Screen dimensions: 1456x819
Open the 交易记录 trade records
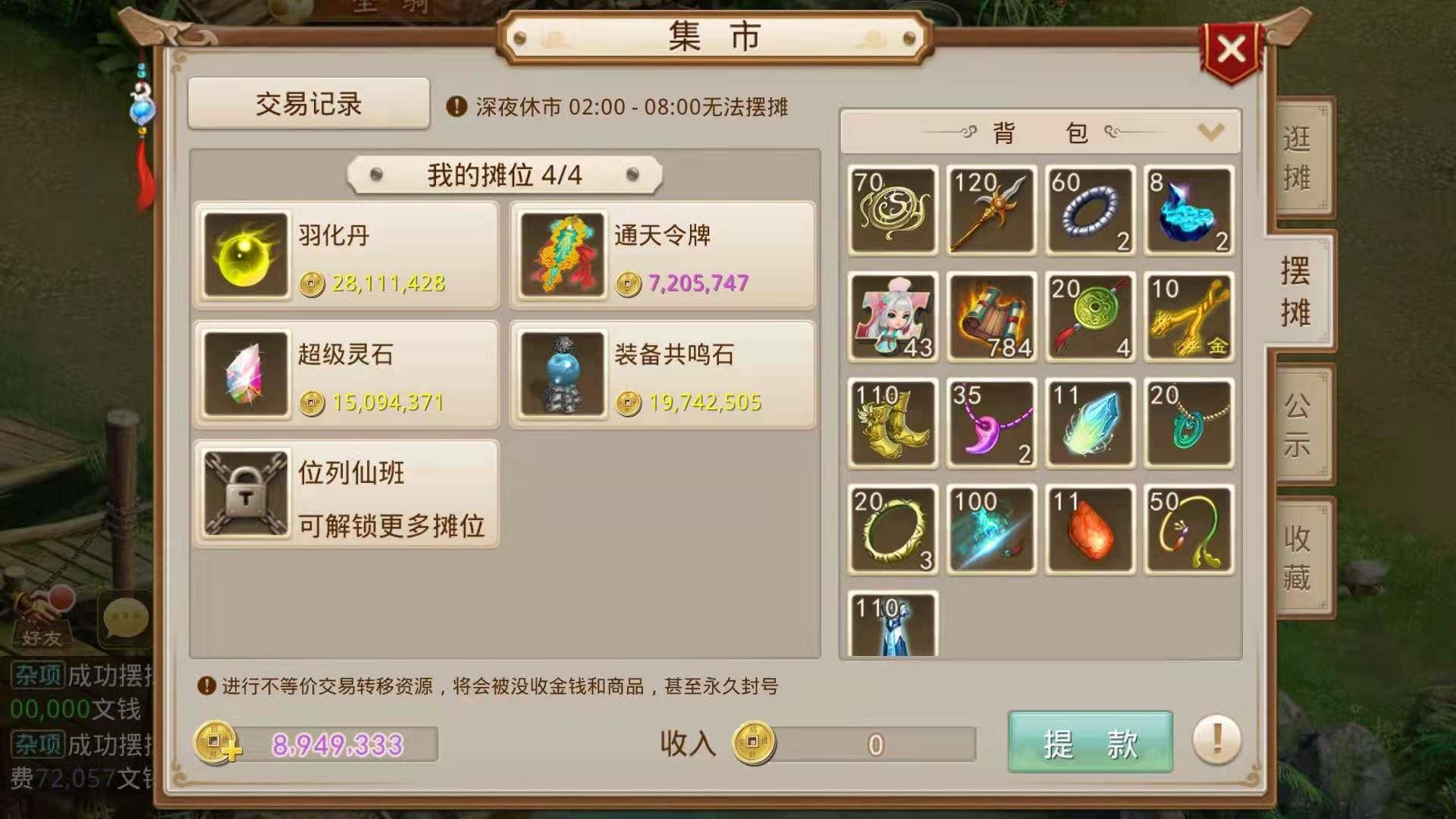pos(306,105)
